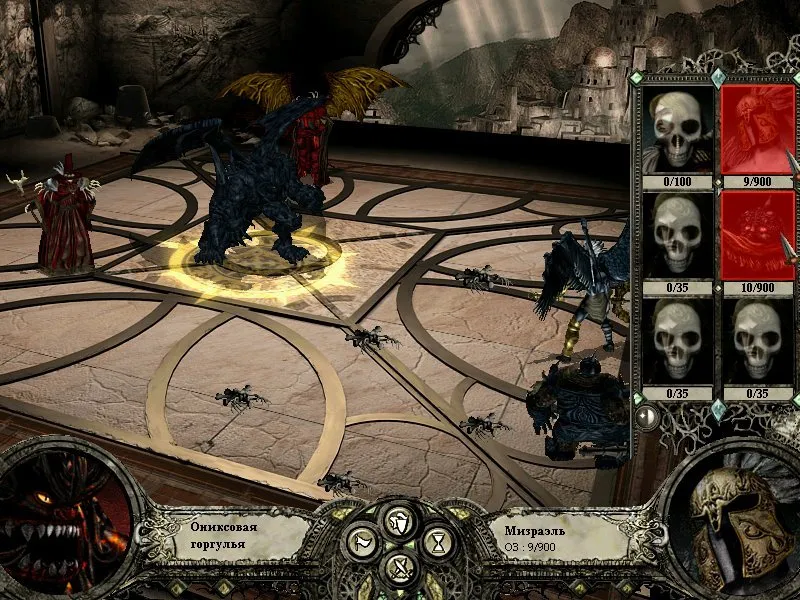Select the hourglass Wait button
The image size is (800, 600).
click(437, 544)
